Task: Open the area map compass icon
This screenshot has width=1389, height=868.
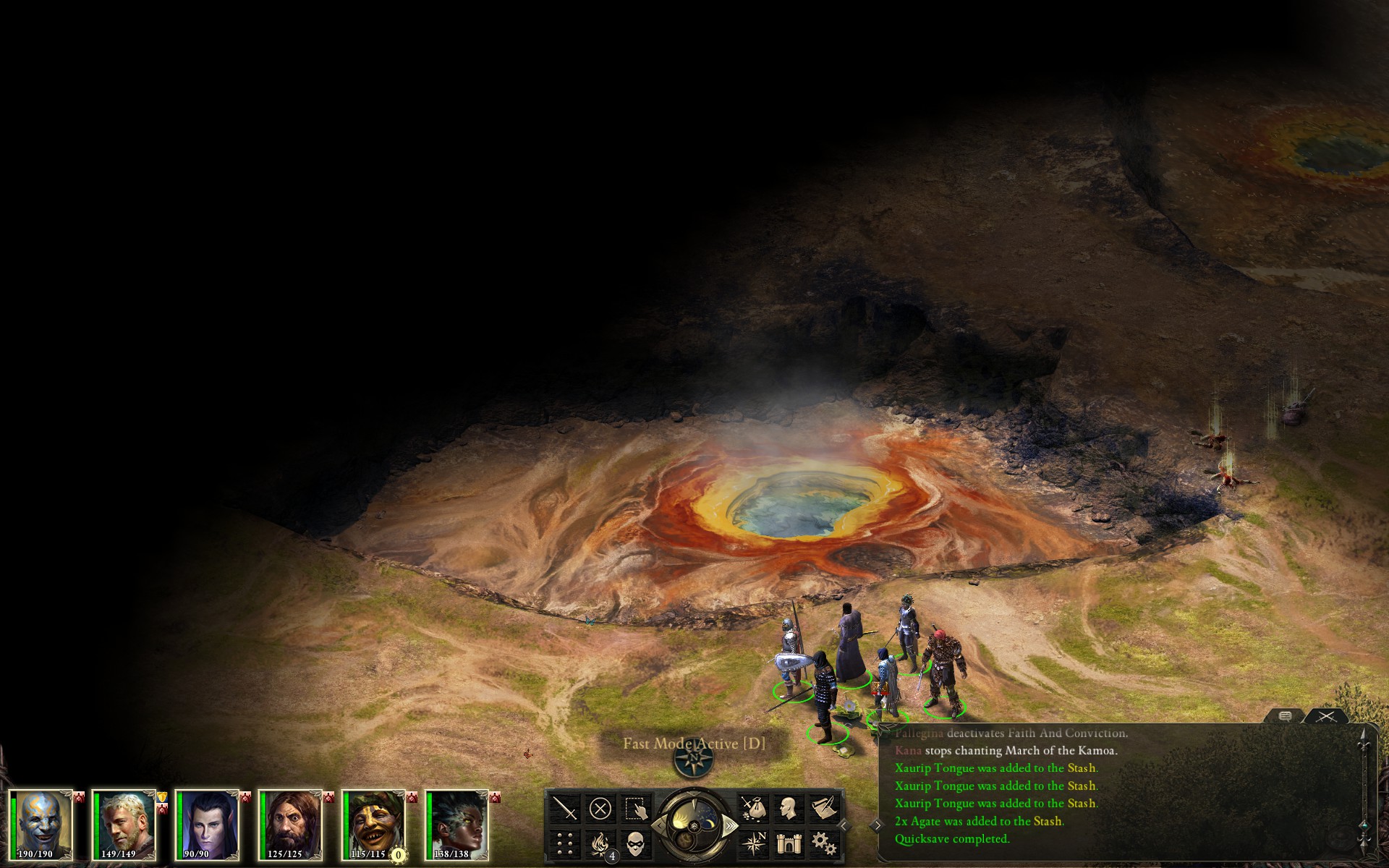Action: point(753,843)
